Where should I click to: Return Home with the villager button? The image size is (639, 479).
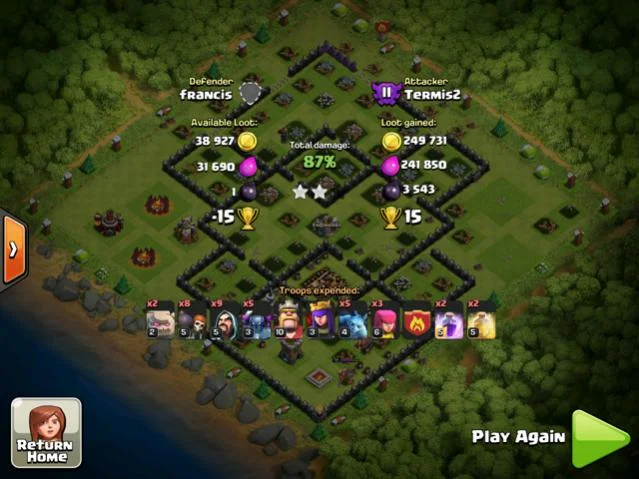46,432
